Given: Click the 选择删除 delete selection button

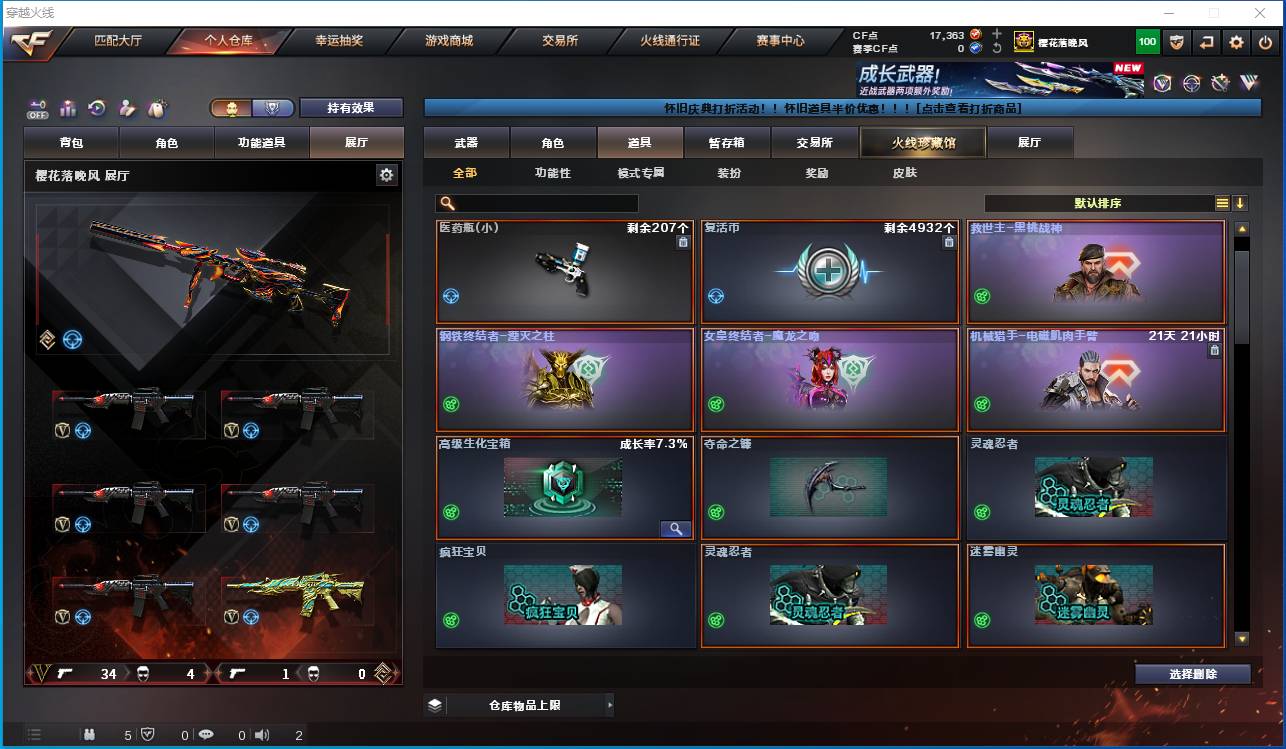Looking at the screenshot, I should point(1192,674).
